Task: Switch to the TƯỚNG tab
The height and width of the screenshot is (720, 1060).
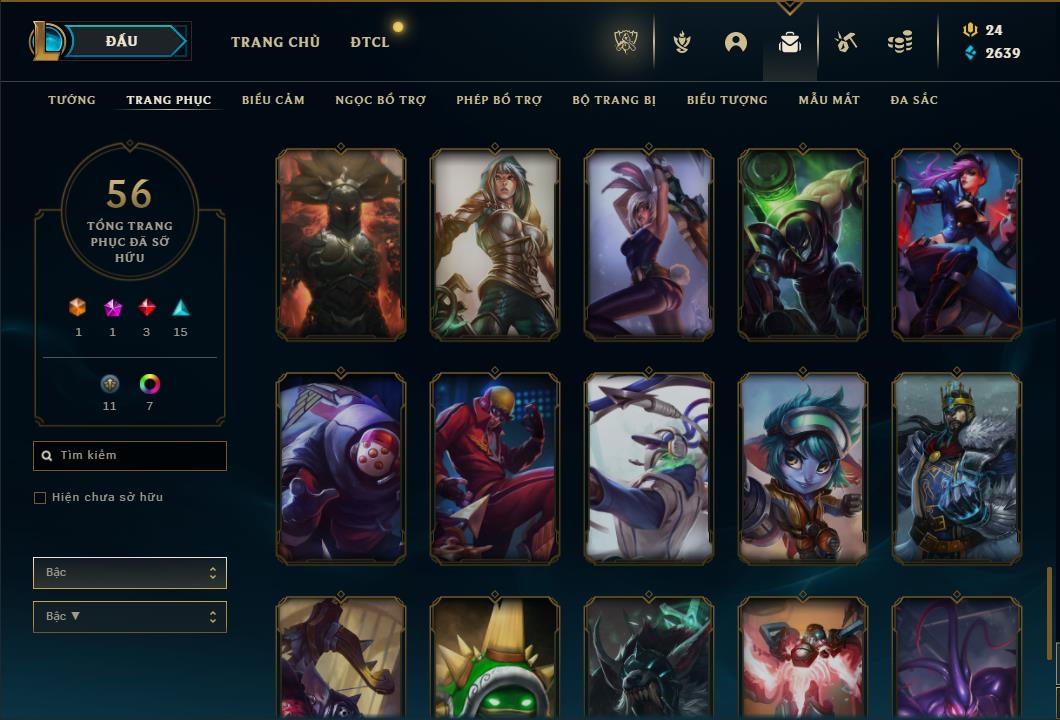Action: point(72,100)
